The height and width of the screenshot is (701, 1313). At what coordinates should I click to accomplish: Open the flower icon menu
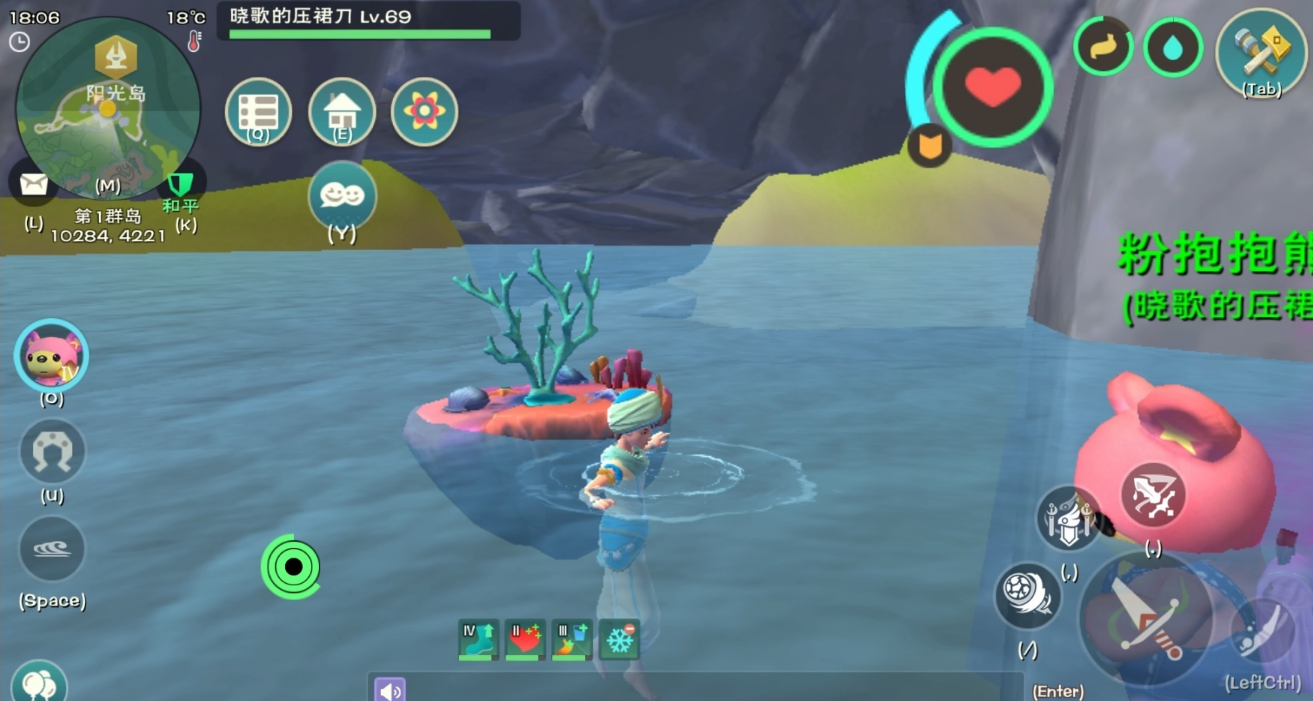coord(425,111)
